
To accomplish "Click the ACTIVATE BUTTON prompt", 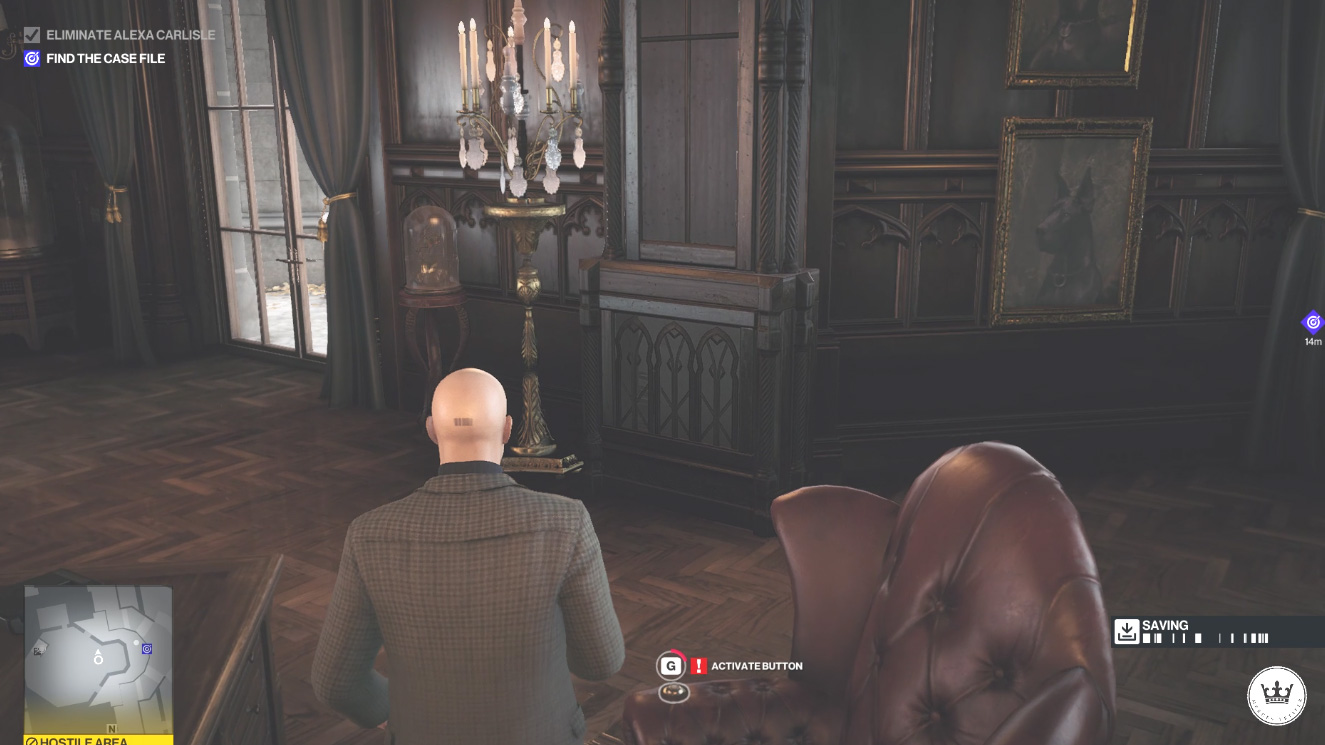I will 758,665.
